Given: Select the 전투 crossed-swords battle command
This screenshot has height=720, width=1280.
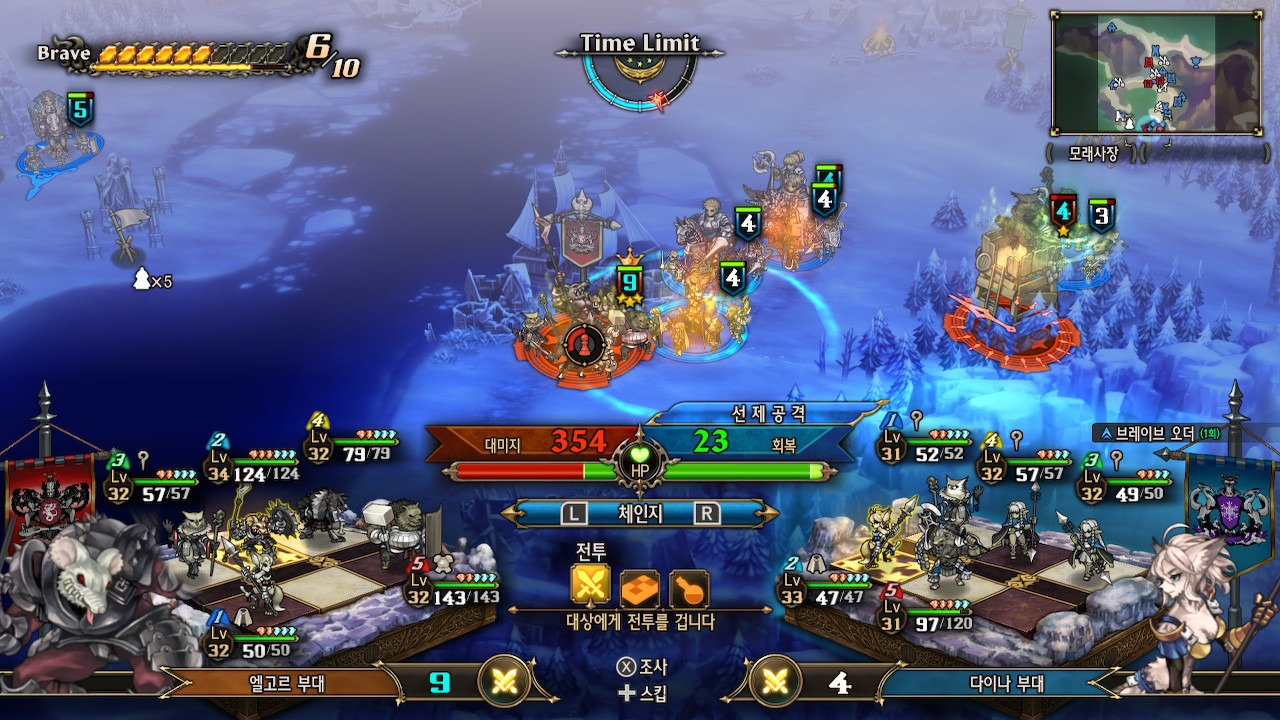Looking at the screenshot, I should [x=590, y=588].
